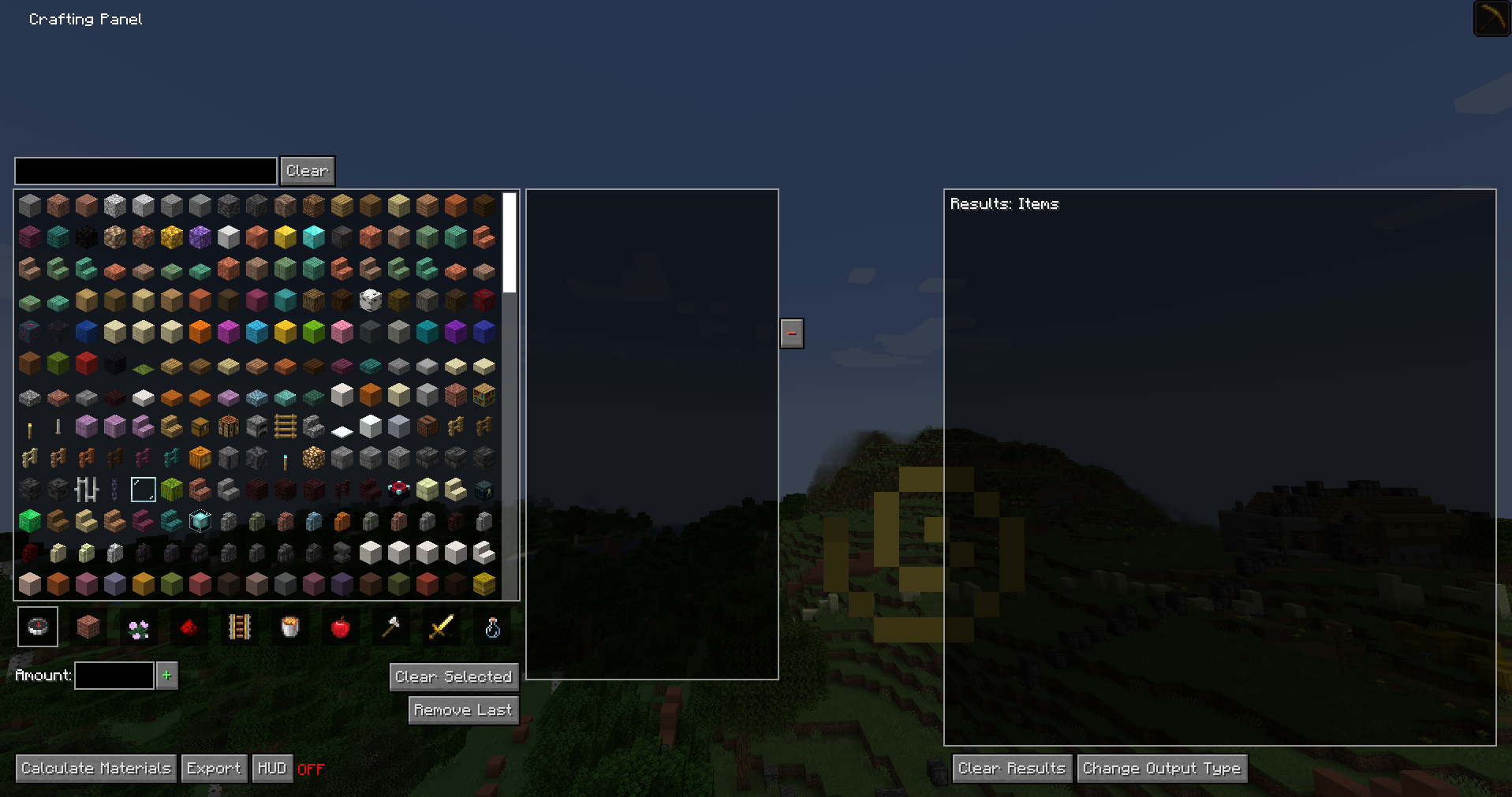Open the brick building blocks tab
Image resolution: width=1512 pixels, height=797 pixels.
pos(88,628)
